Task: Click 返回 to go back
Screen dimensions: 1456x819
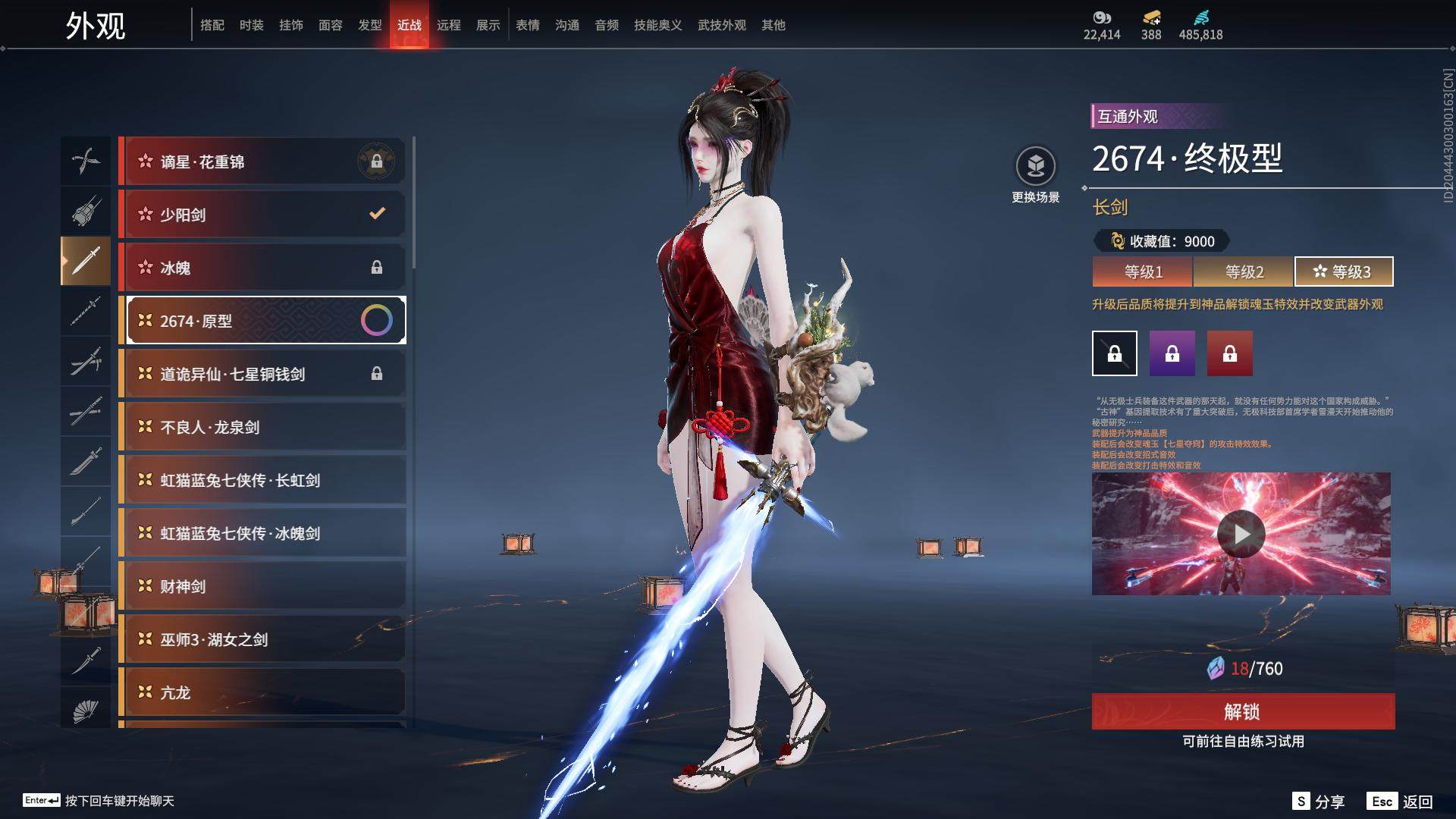Action: pyautogui.click(x=1401, y=802)
